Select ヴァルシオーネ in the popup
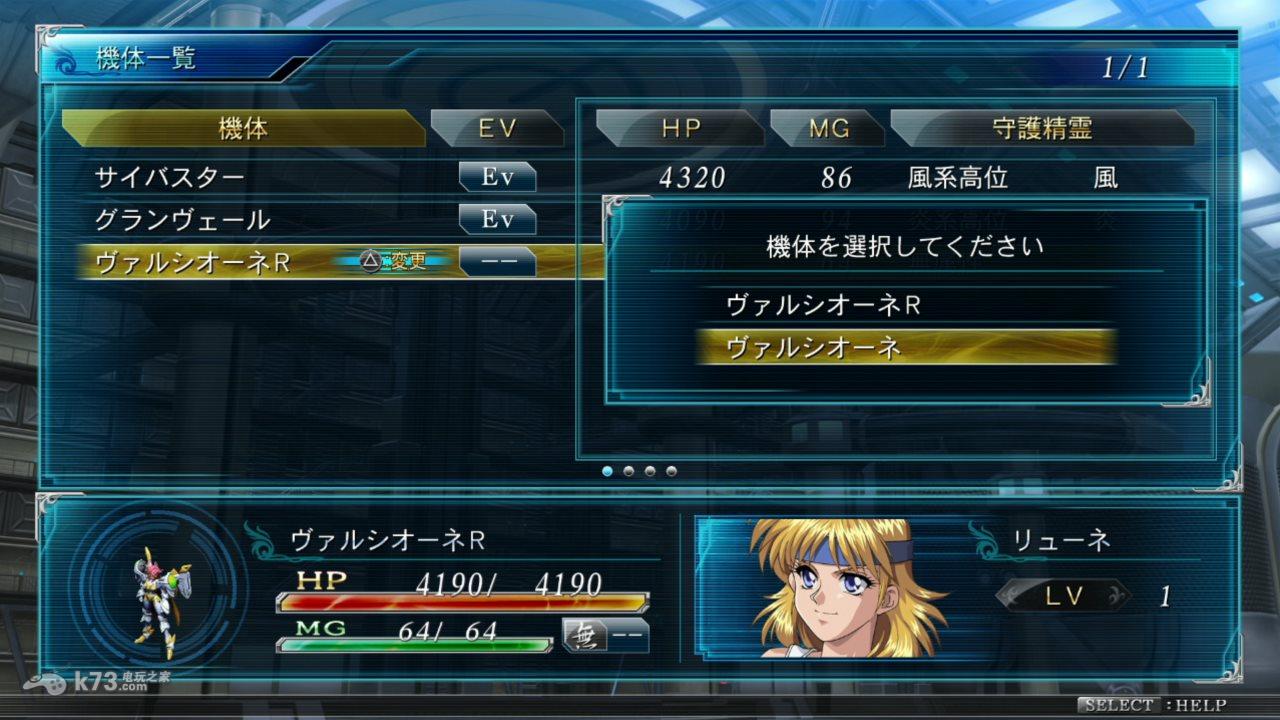Screen dimensions: 1280x720 point(905,347)
